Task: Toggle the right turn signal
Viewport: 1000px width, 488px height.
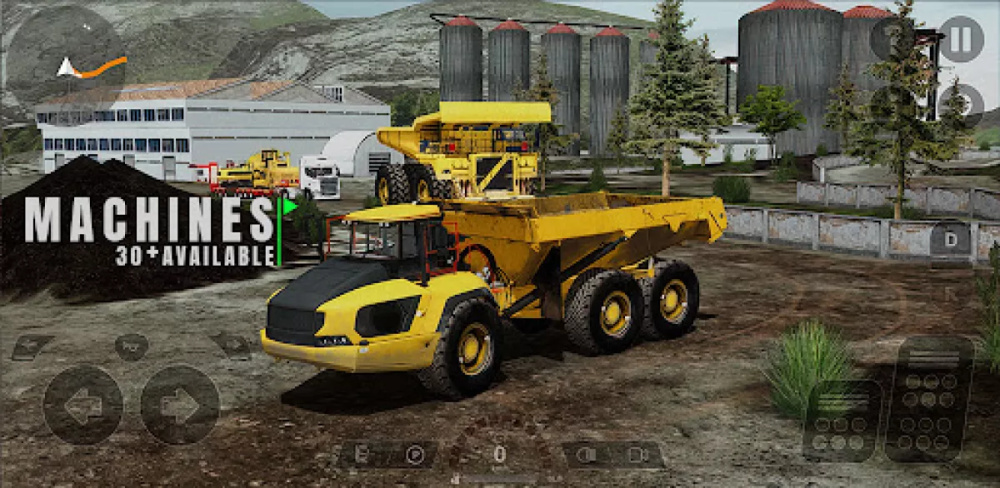Action: (232, 346)
